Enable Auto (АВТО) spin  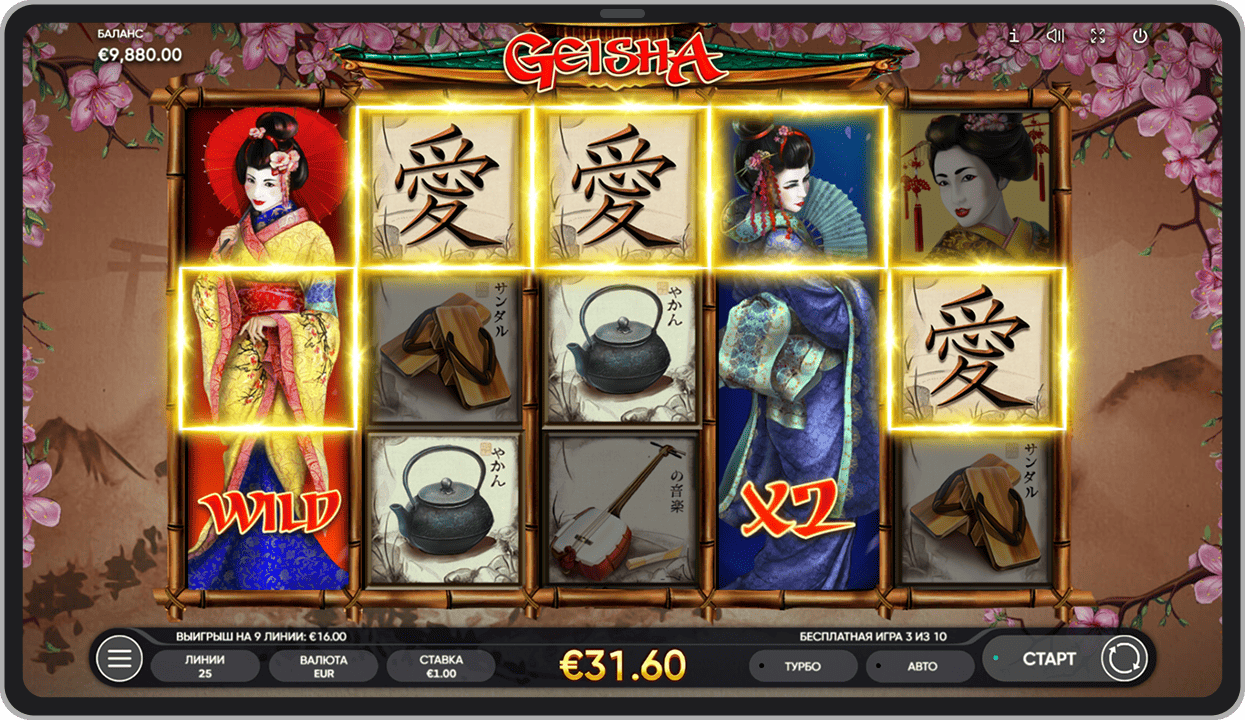920,666
